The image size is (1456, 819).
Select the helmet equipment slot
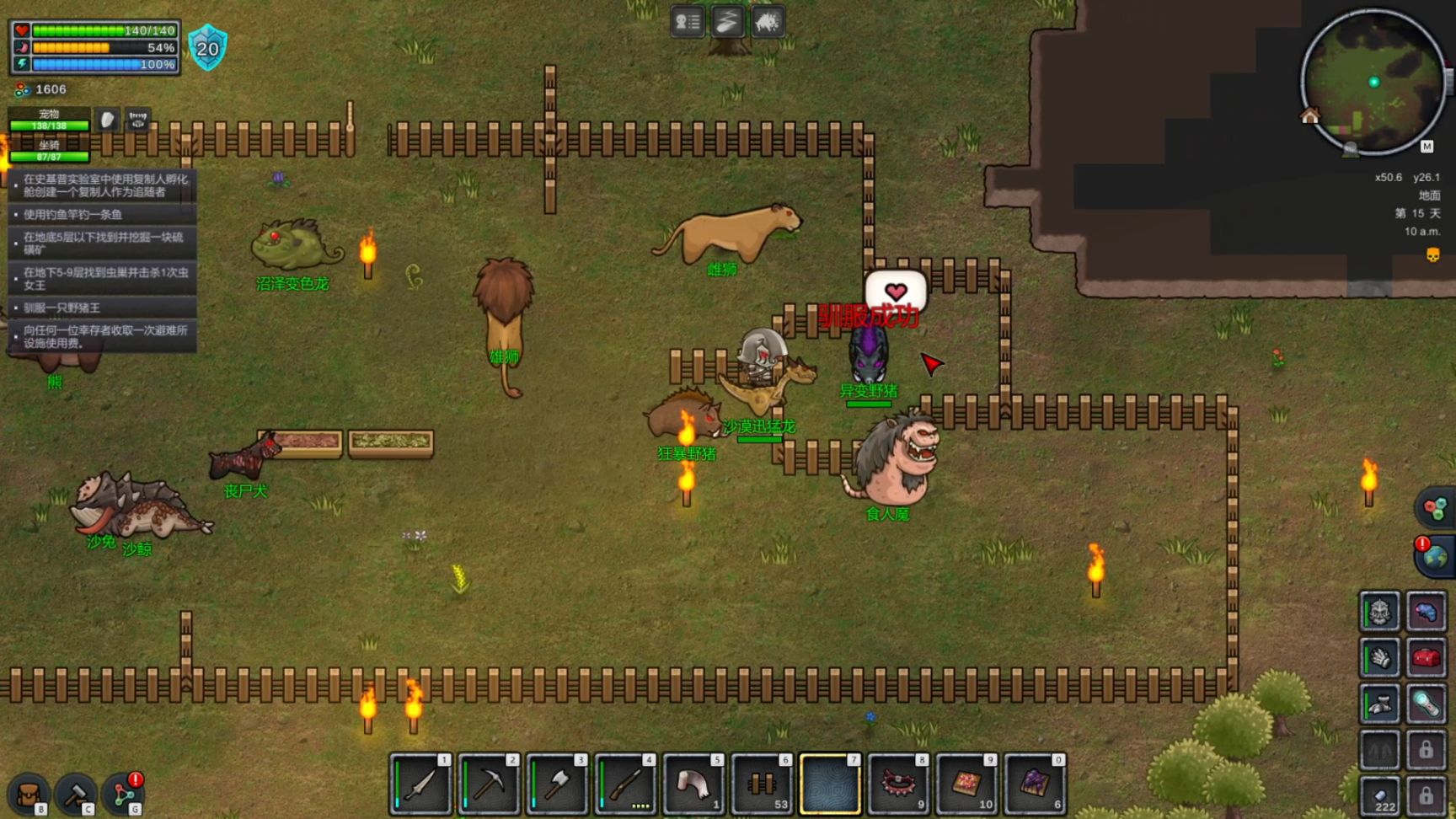coord(1379,612)
